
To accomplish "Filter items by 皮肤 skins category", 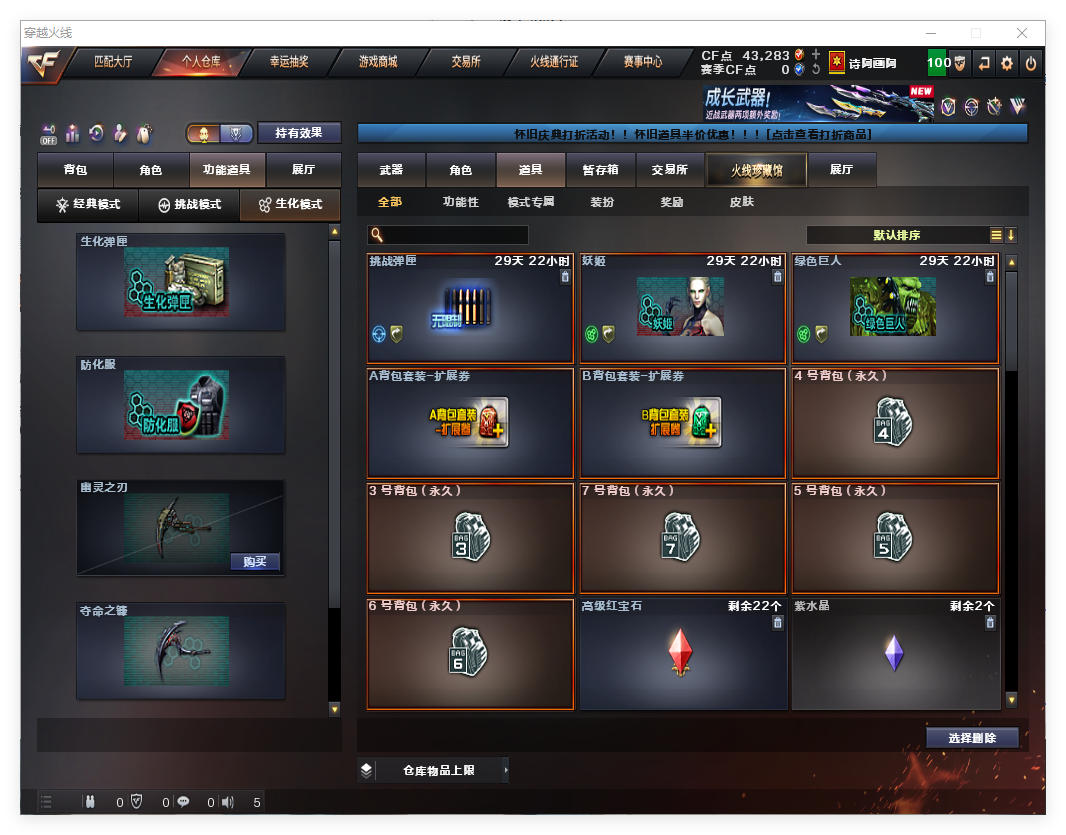I will 742,202.
